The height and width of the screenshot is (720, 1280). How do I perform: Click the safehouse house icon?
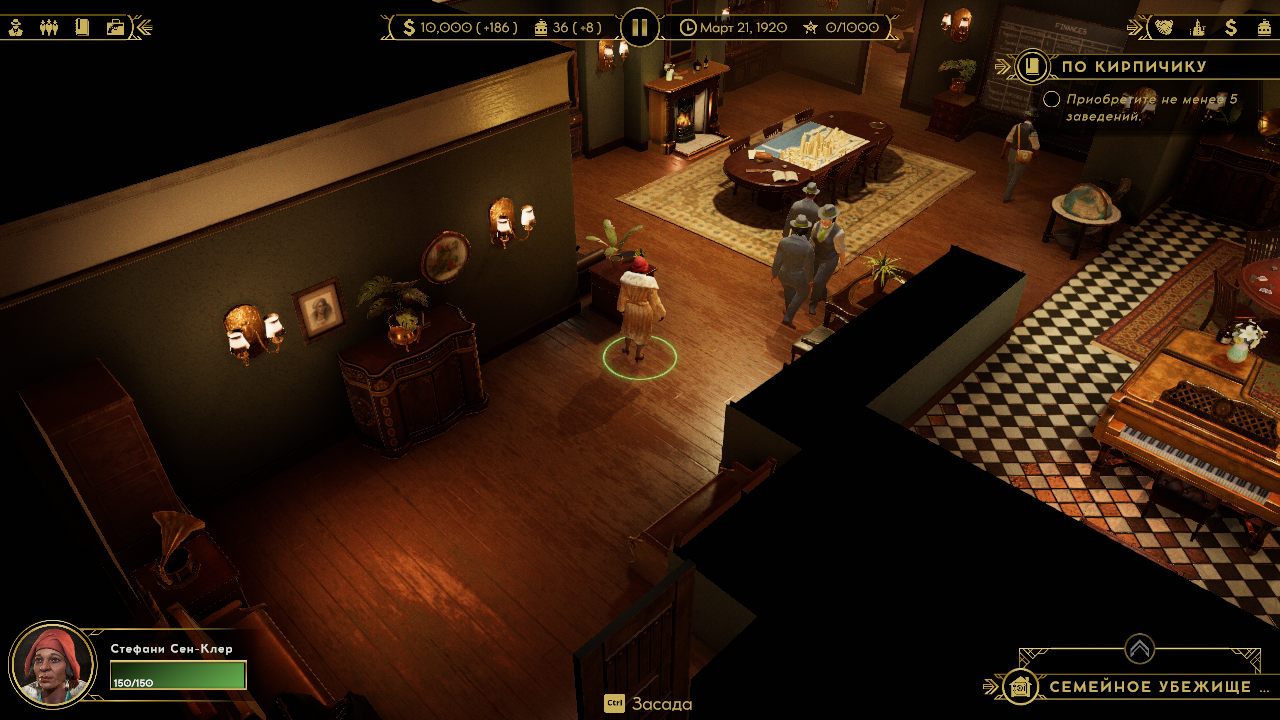1019,687
